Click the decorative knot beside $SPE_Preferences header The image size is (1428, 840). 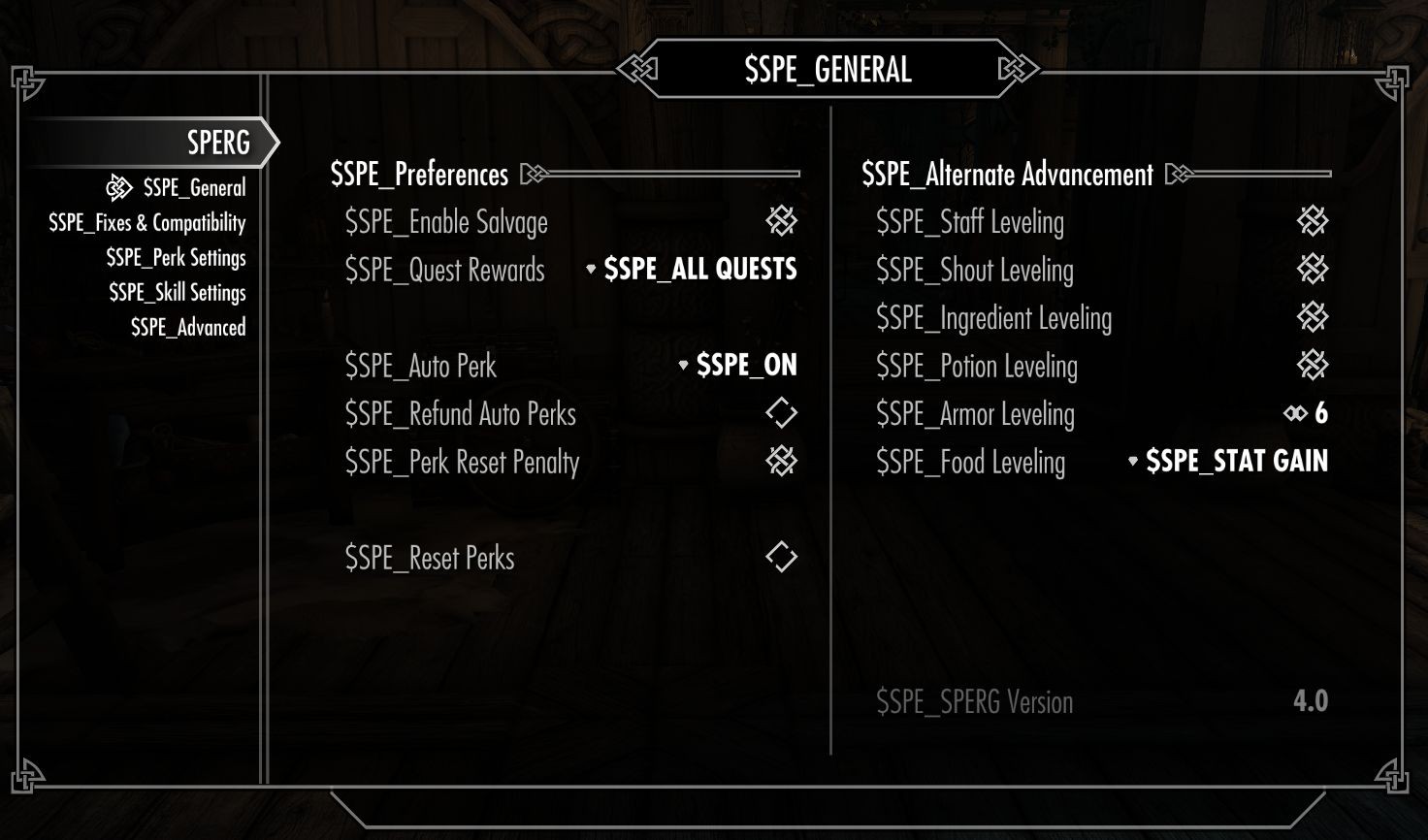point(533,175)
